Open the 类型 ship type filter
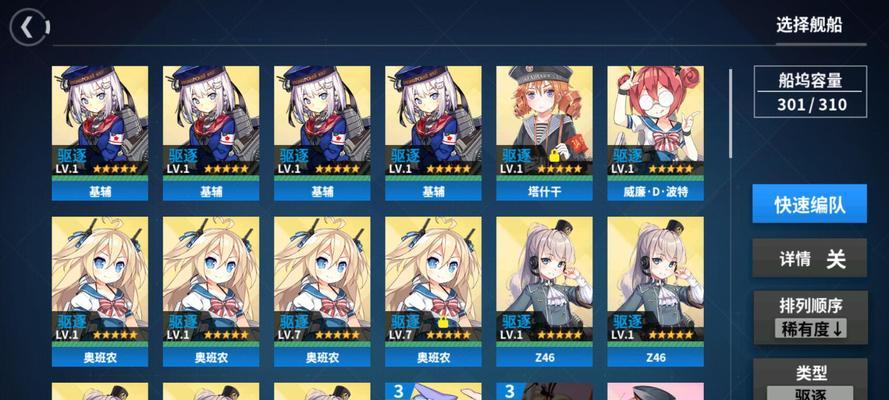889x400 pixels. 809,381
